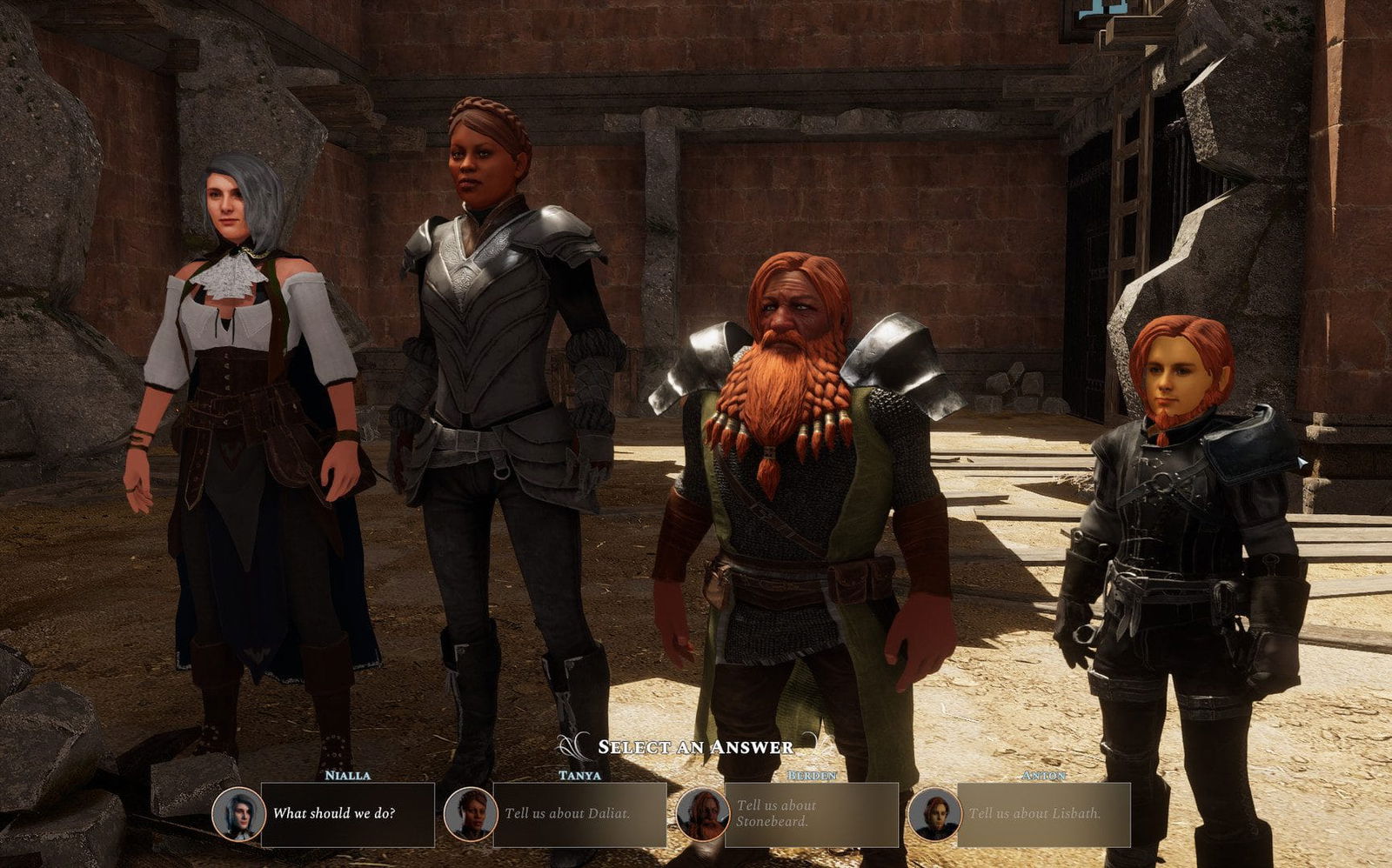Select Tanya's answer "Tell us about Daliat."
Screen dimensions: 1392x868
[x=579, y=814]
